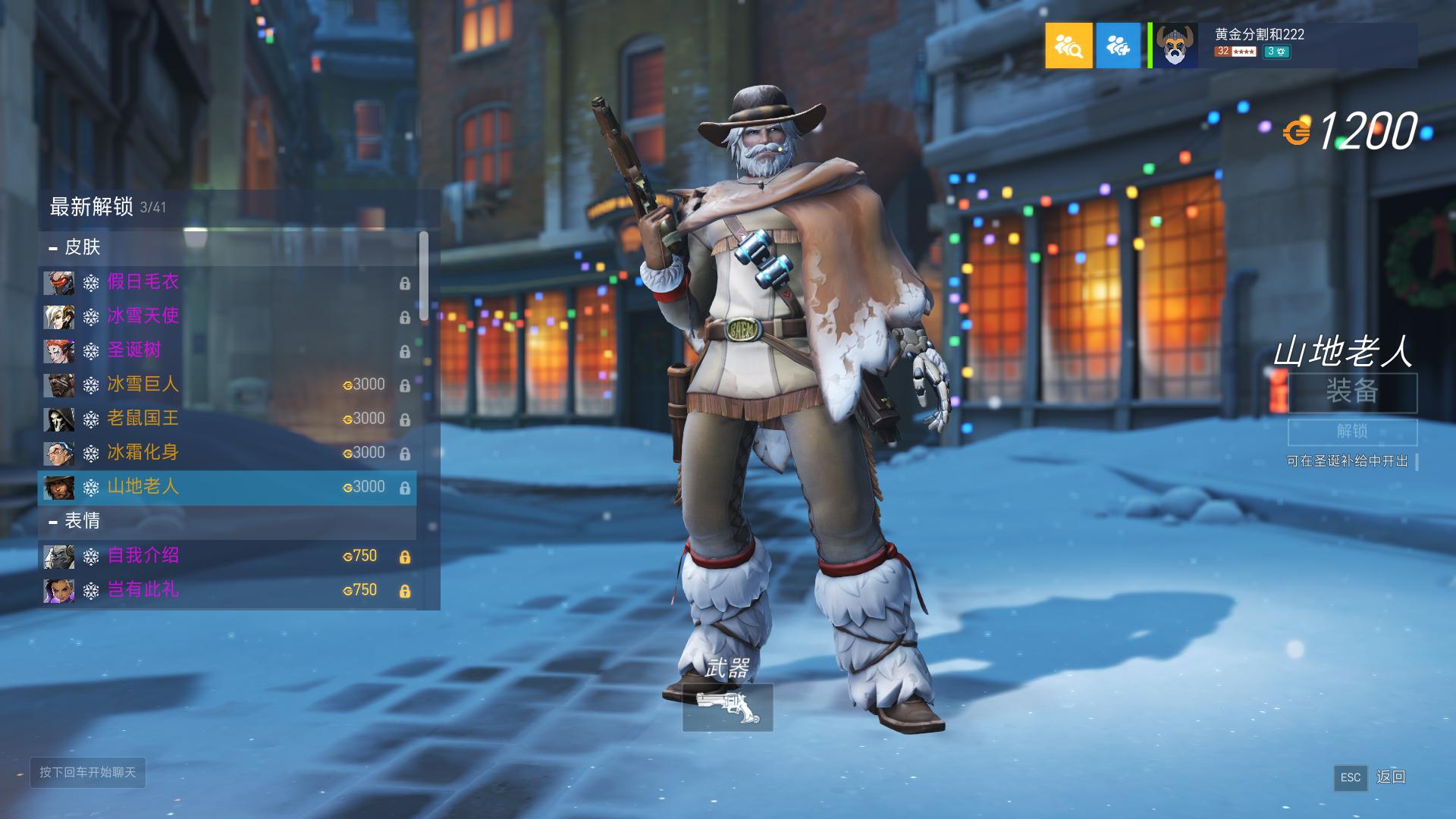Click the 装备 equip button
Viewport: 1456px width, 819px height.
1352,392
